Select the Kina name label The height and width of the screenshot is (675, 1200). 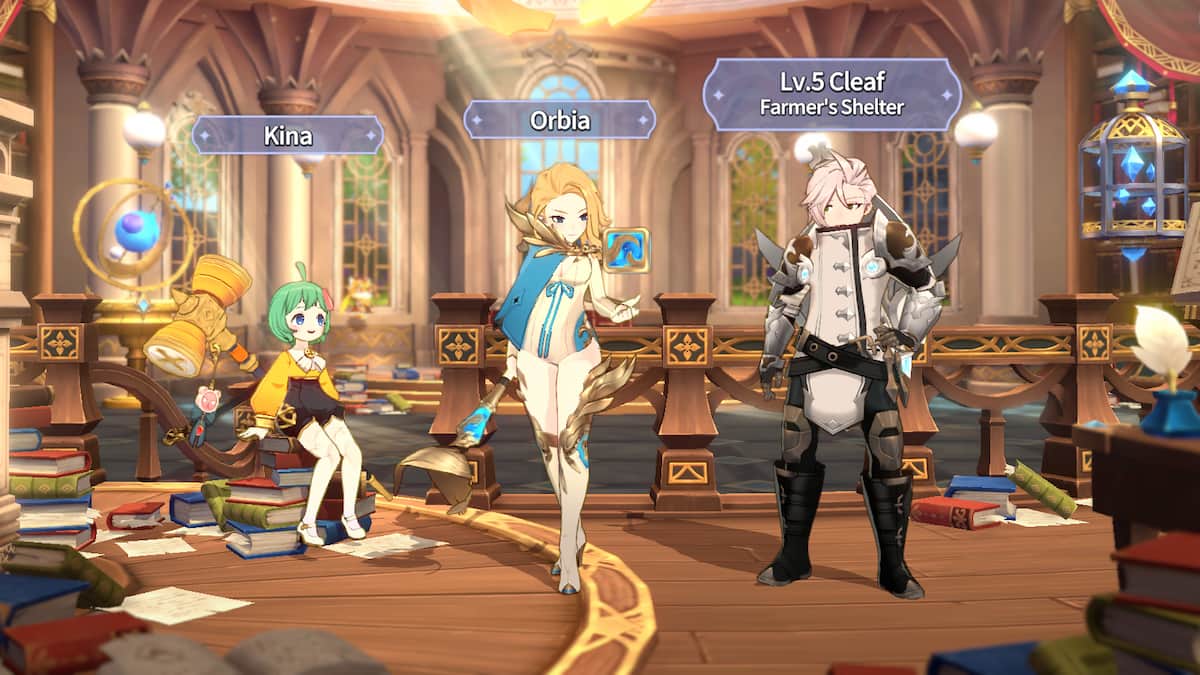288,135
